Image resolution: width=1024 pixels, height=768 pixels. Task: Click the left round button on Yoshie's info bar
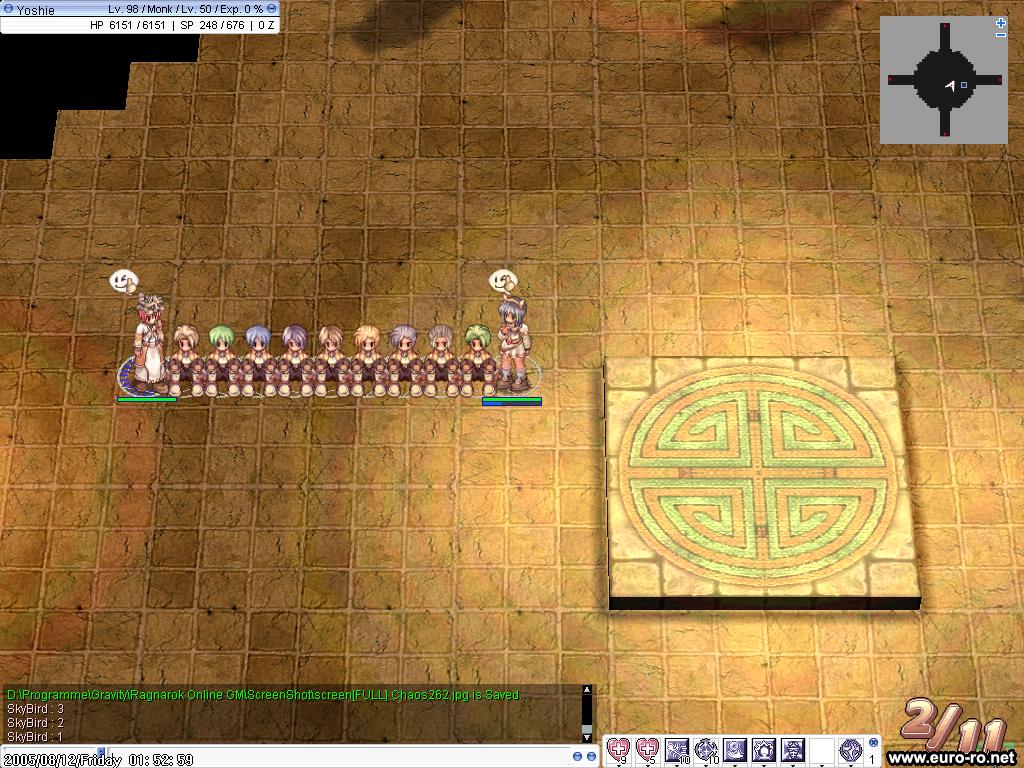[8, 8]
